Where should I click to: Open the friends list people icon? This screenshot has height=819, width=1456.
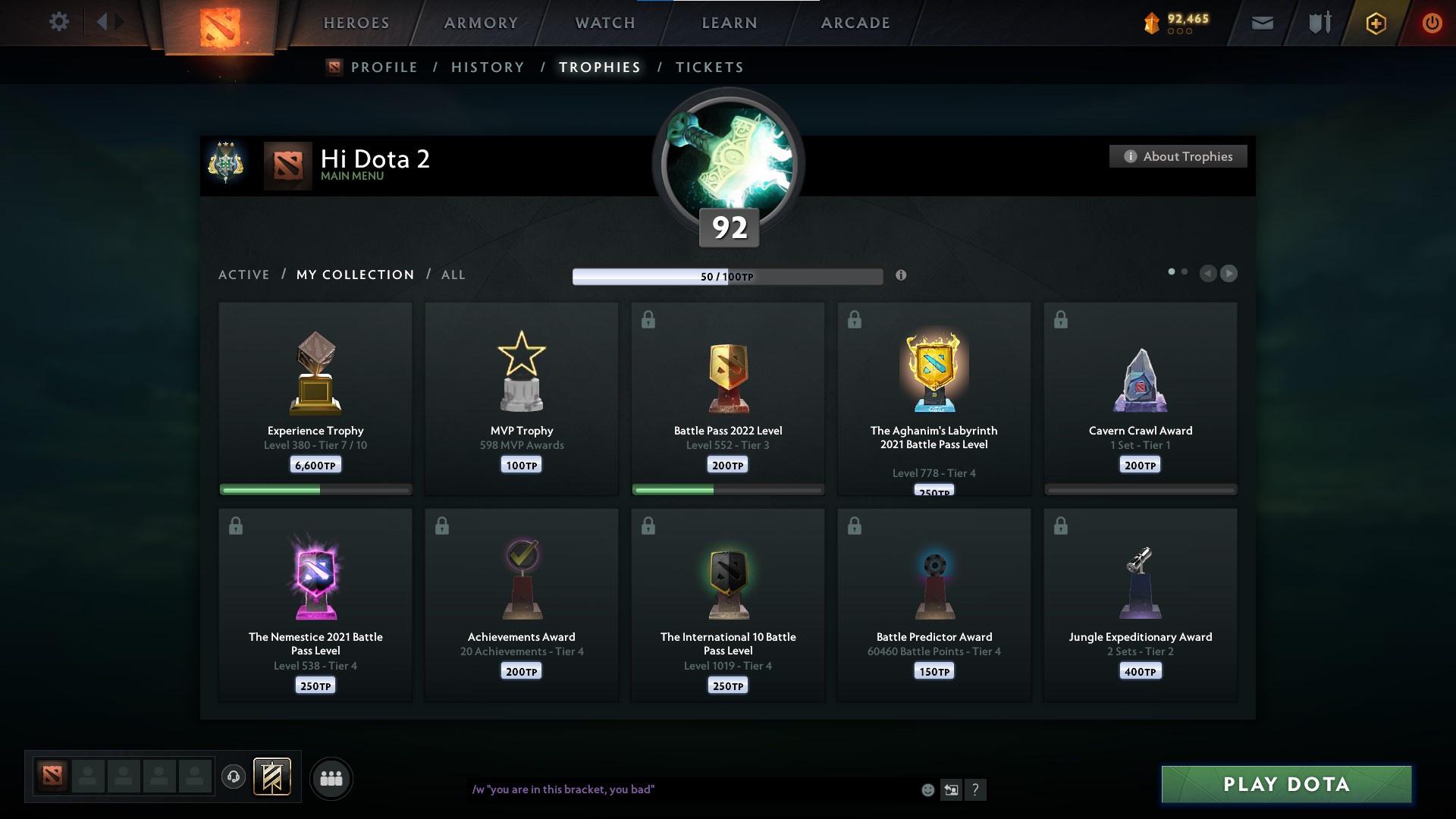tap(331, 778)
